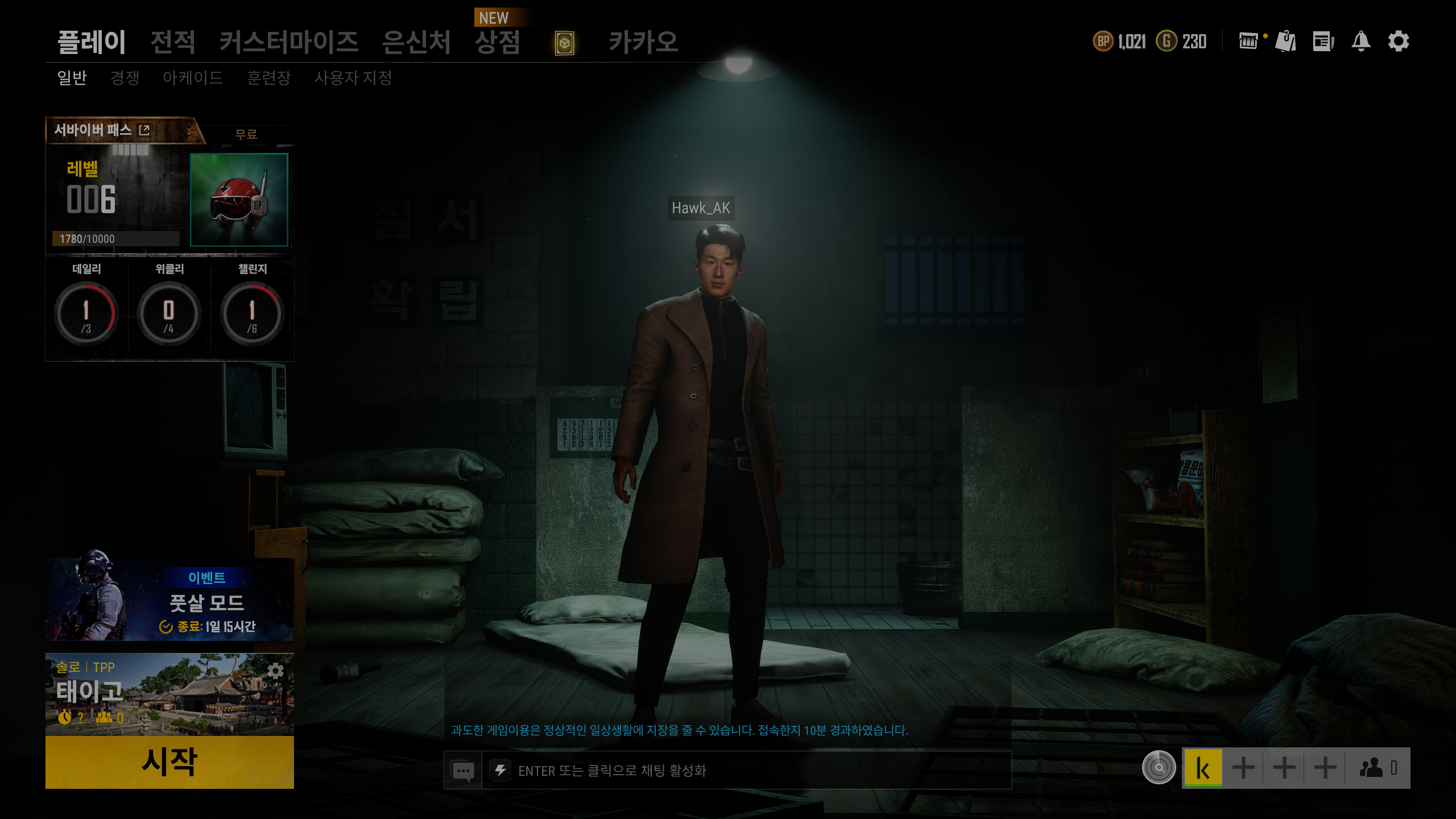Screen dimensions: 1456x819
Task: Go to the 은신처 hideout tab
Action: 416,42
